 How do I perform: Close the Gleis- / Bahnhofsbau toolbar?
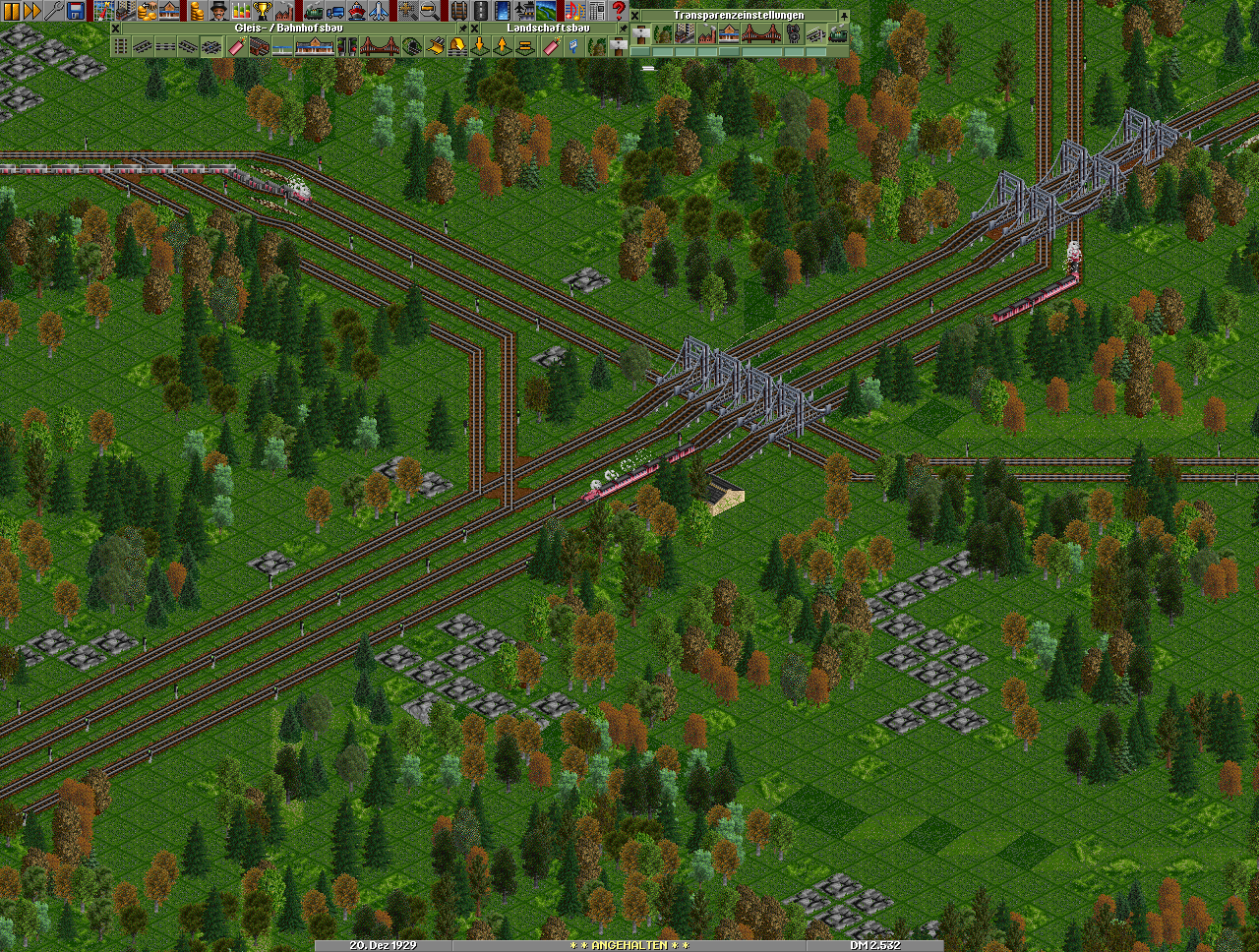click(x=116, y=29)
